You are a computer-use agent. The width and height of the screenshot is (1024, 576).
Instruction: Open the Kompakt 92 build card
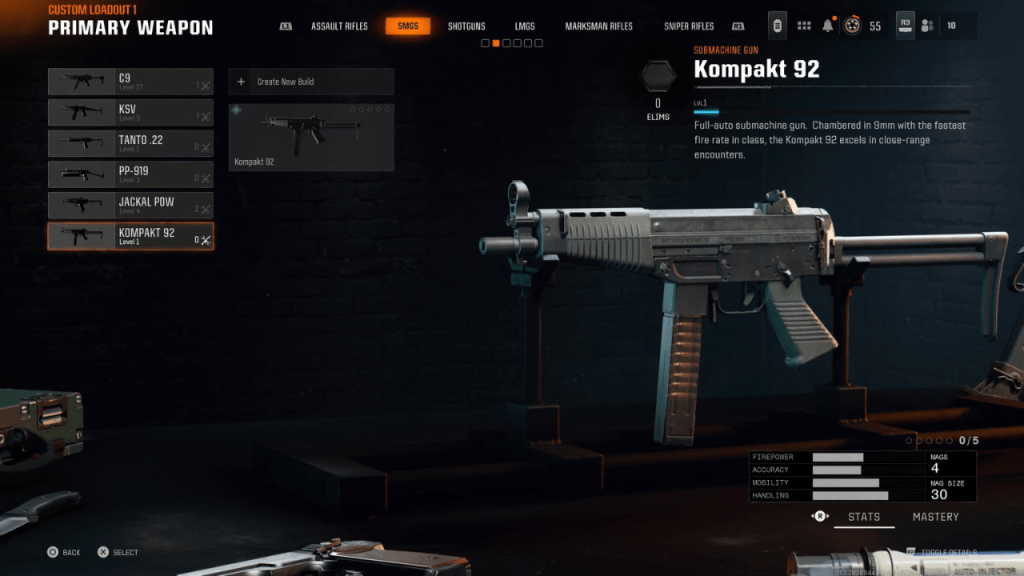click(311, 137)
